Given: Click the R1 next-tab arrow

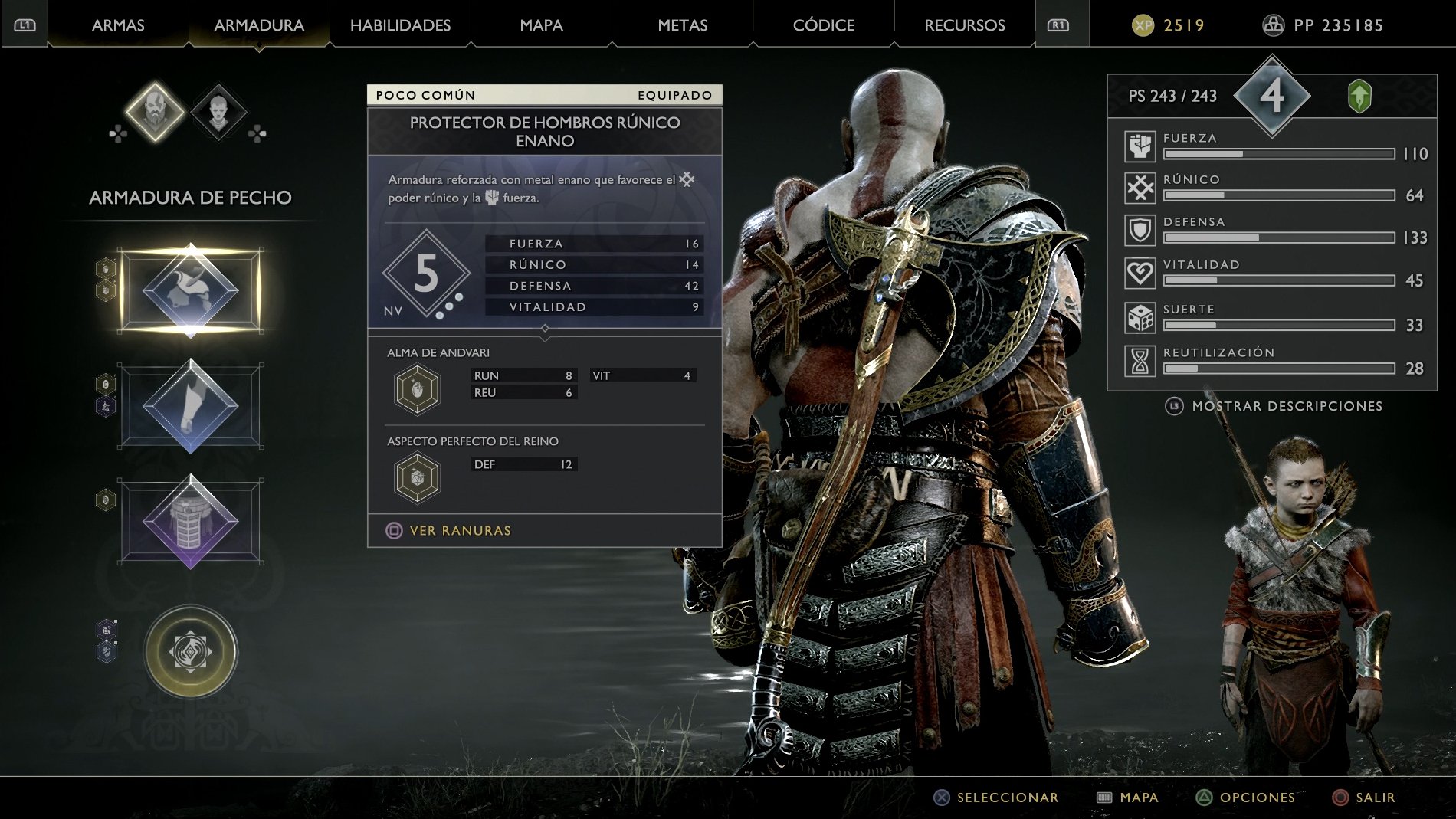Looking at the screenshot, I should coord(1058,24).
